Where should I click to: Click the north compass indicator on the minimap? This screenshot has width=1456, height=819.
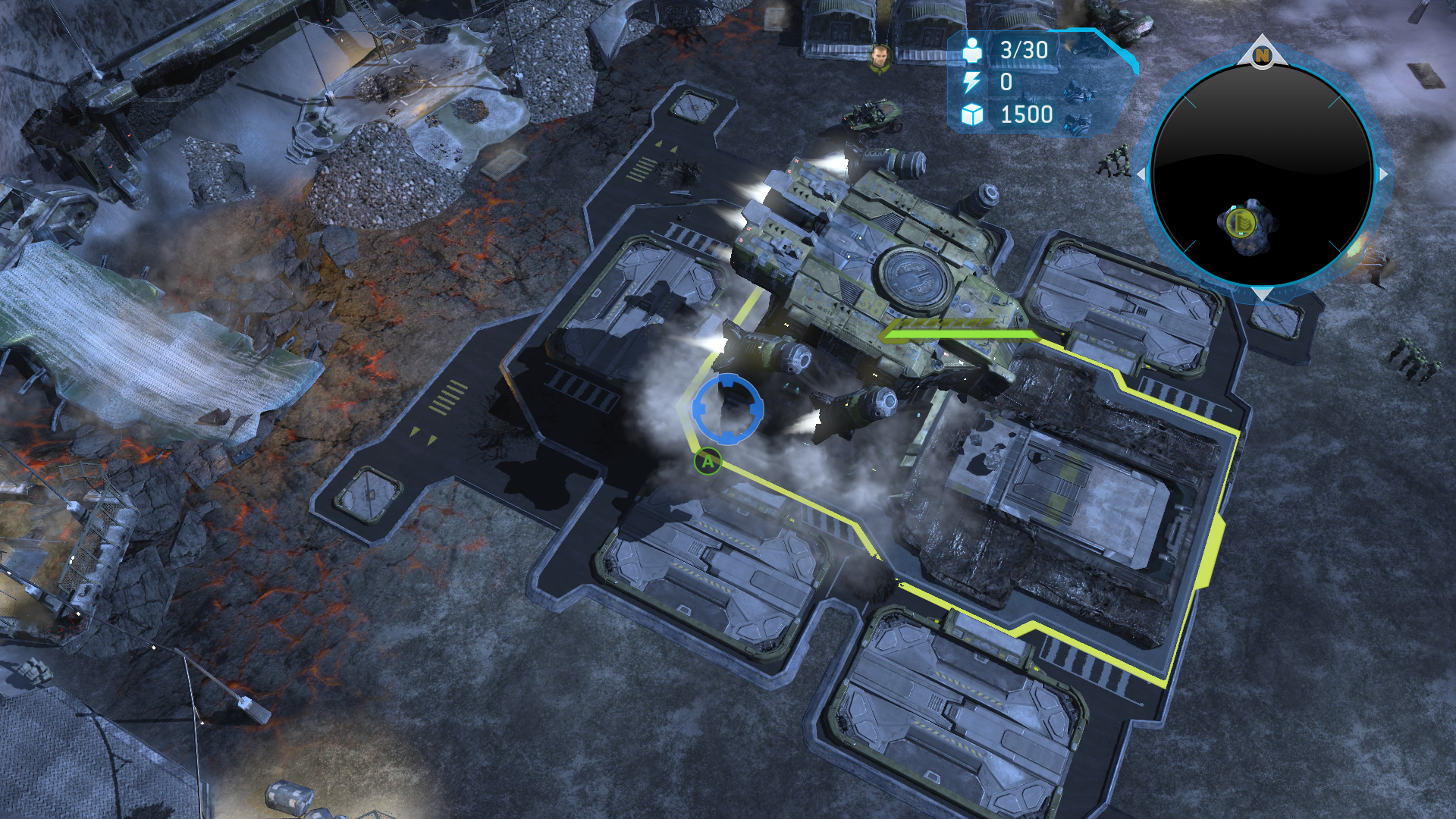point(1262,55)
